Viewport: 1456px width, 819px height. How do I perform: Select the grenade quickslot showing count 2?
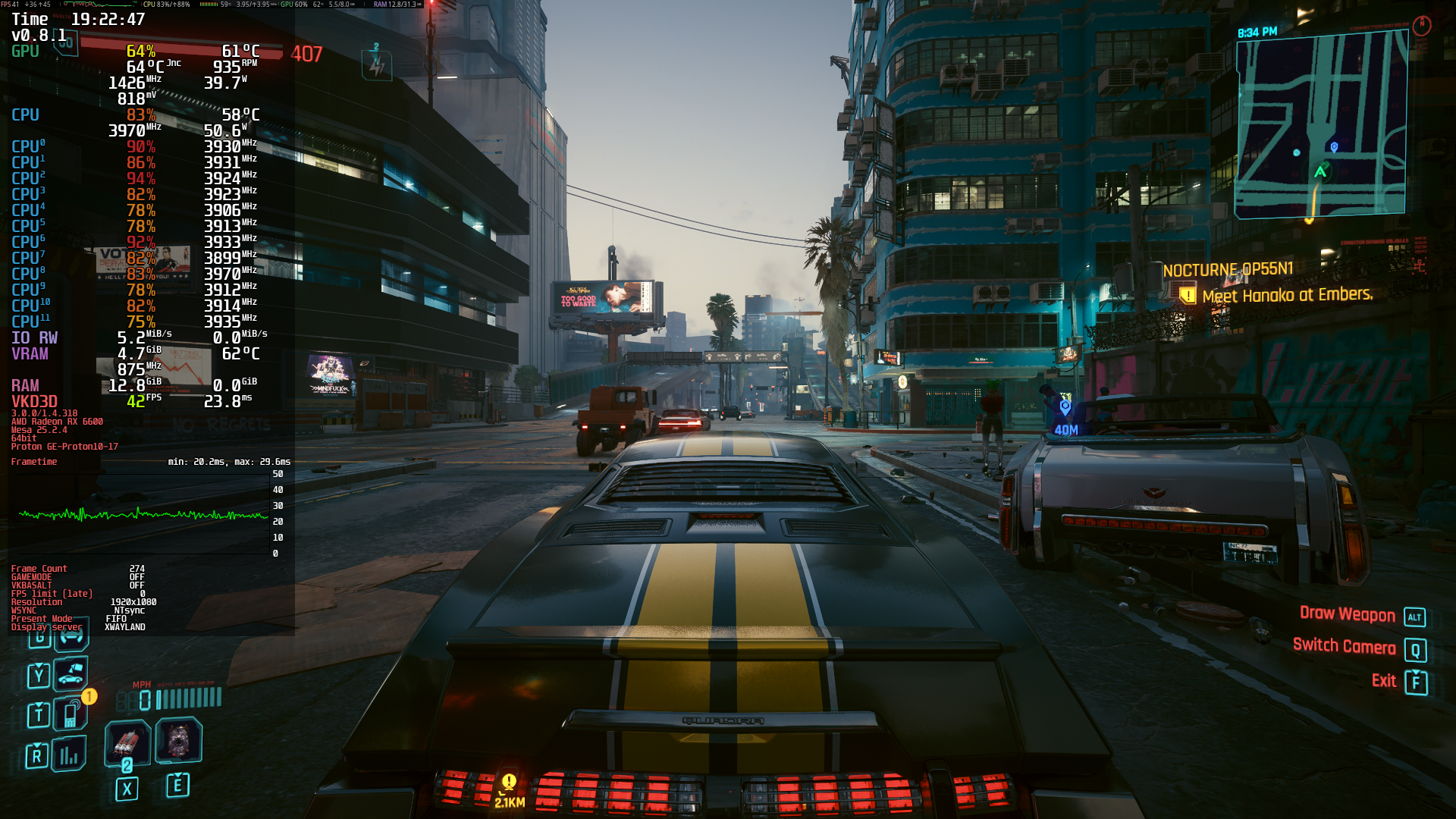tap(127, 742)
